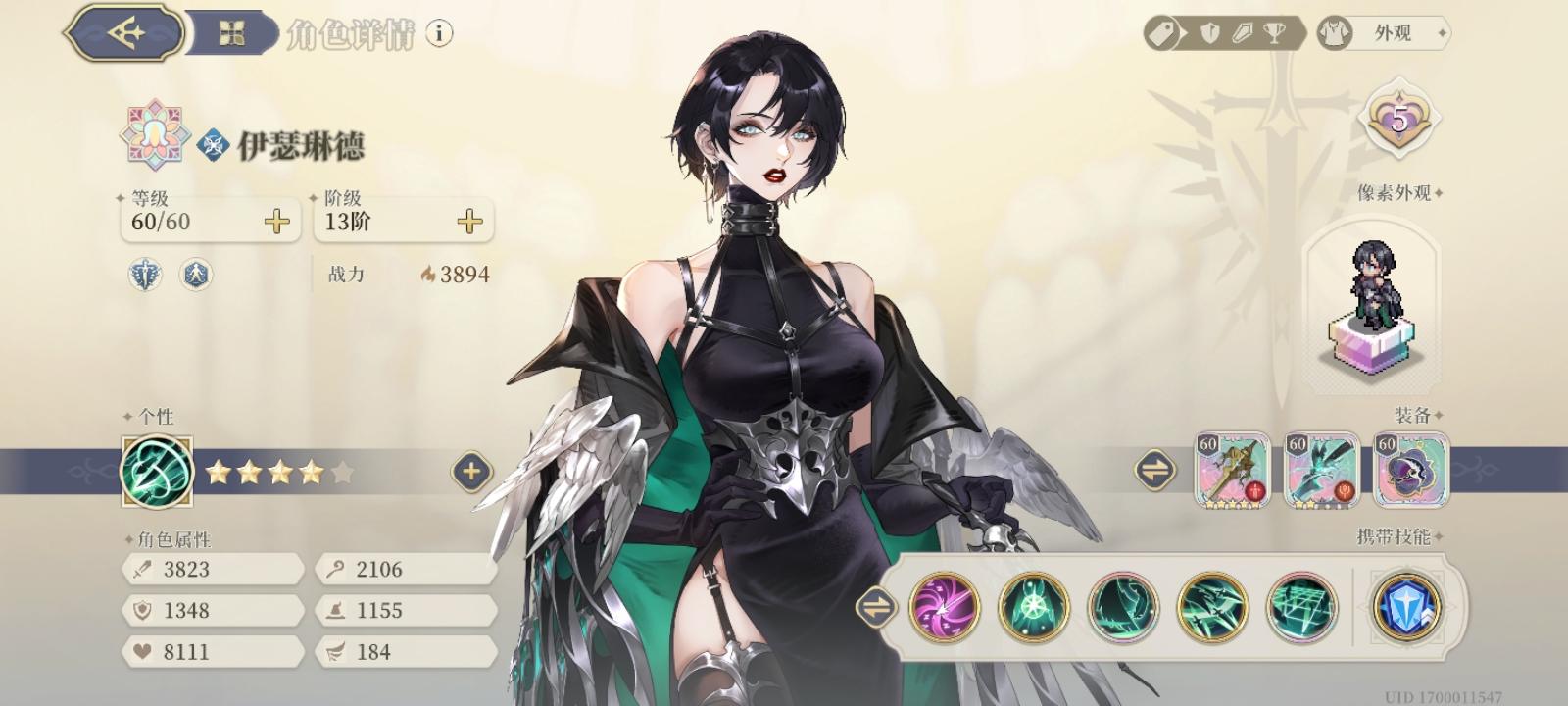Viewport: 1568px width, 706px height.
Task: Select the grid tab in the top bar
Action: pyautogui.click(x=229, y=30)
